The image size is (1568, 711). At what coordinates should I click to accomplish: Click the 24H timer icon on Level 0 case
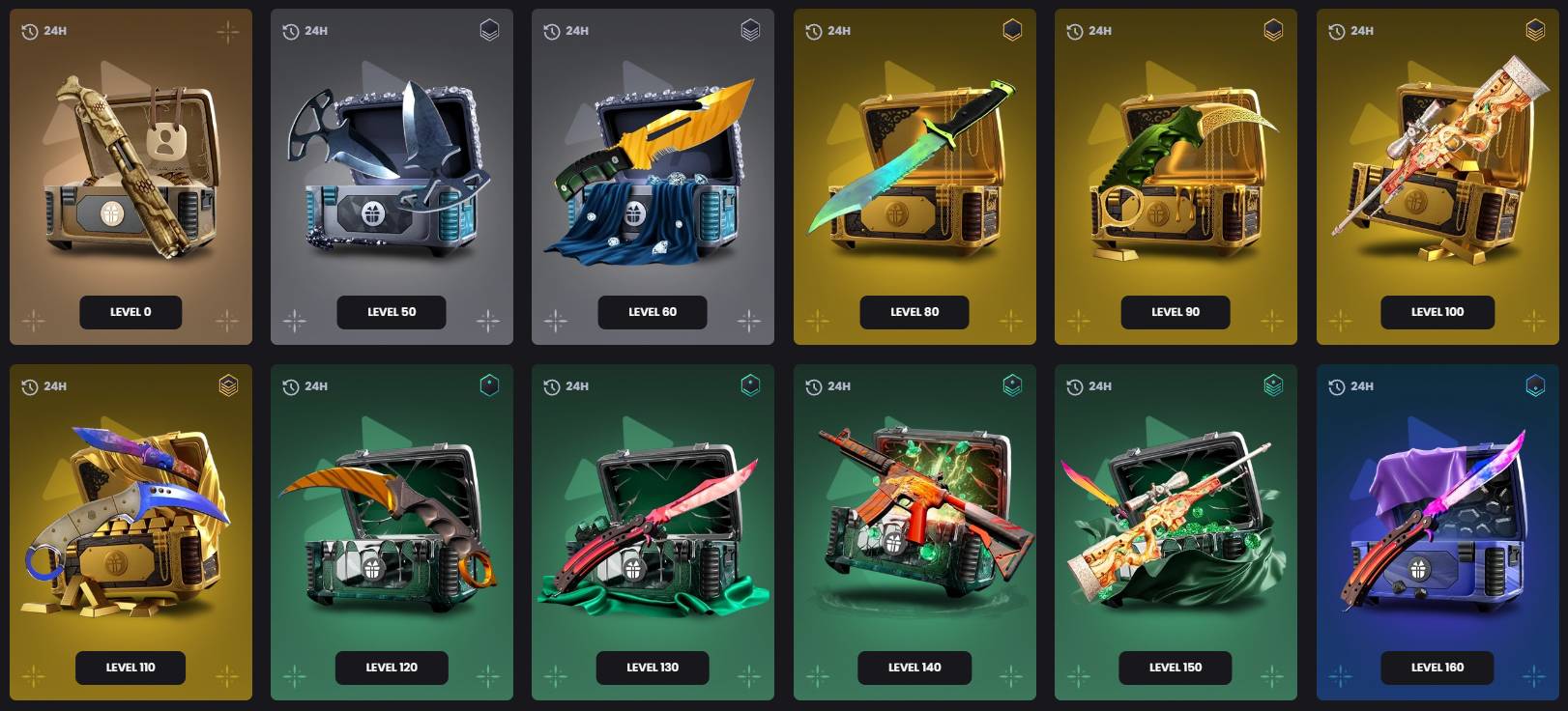(x=29, y=30)
